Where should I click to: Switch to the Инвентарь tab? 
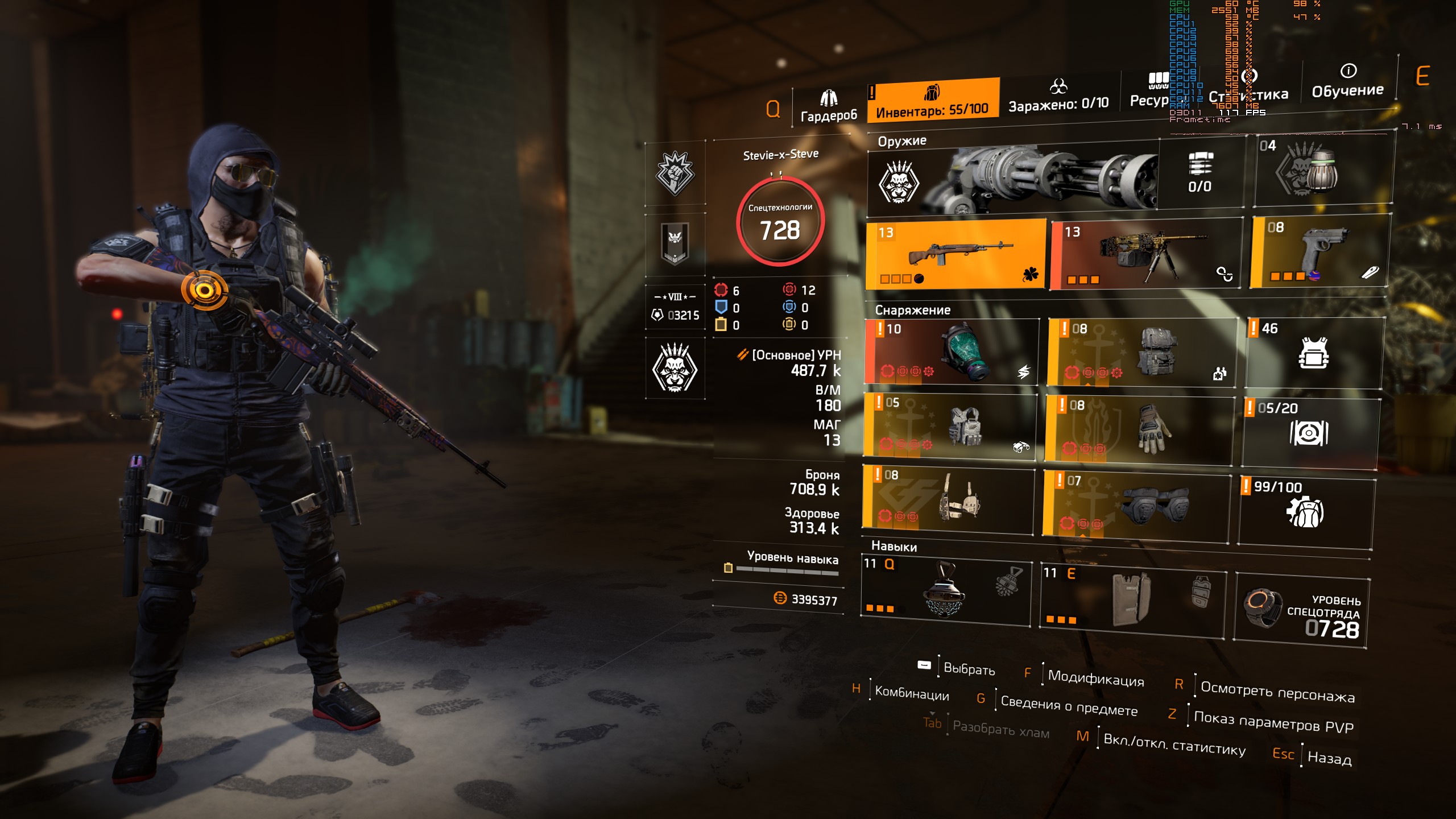pyautogui.click(x=932, y=101)
